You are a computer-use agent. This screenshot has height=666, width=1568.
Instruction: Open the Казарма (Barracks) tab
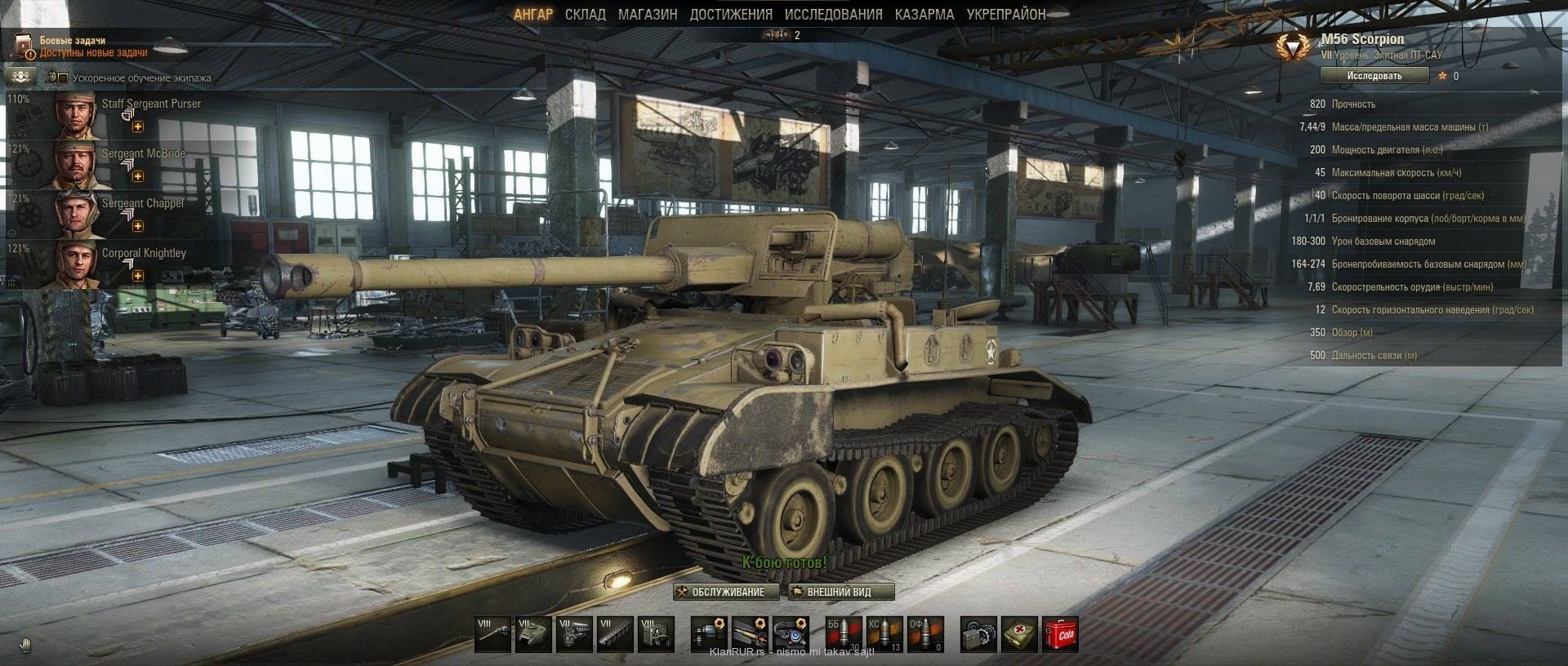[924, 15]
